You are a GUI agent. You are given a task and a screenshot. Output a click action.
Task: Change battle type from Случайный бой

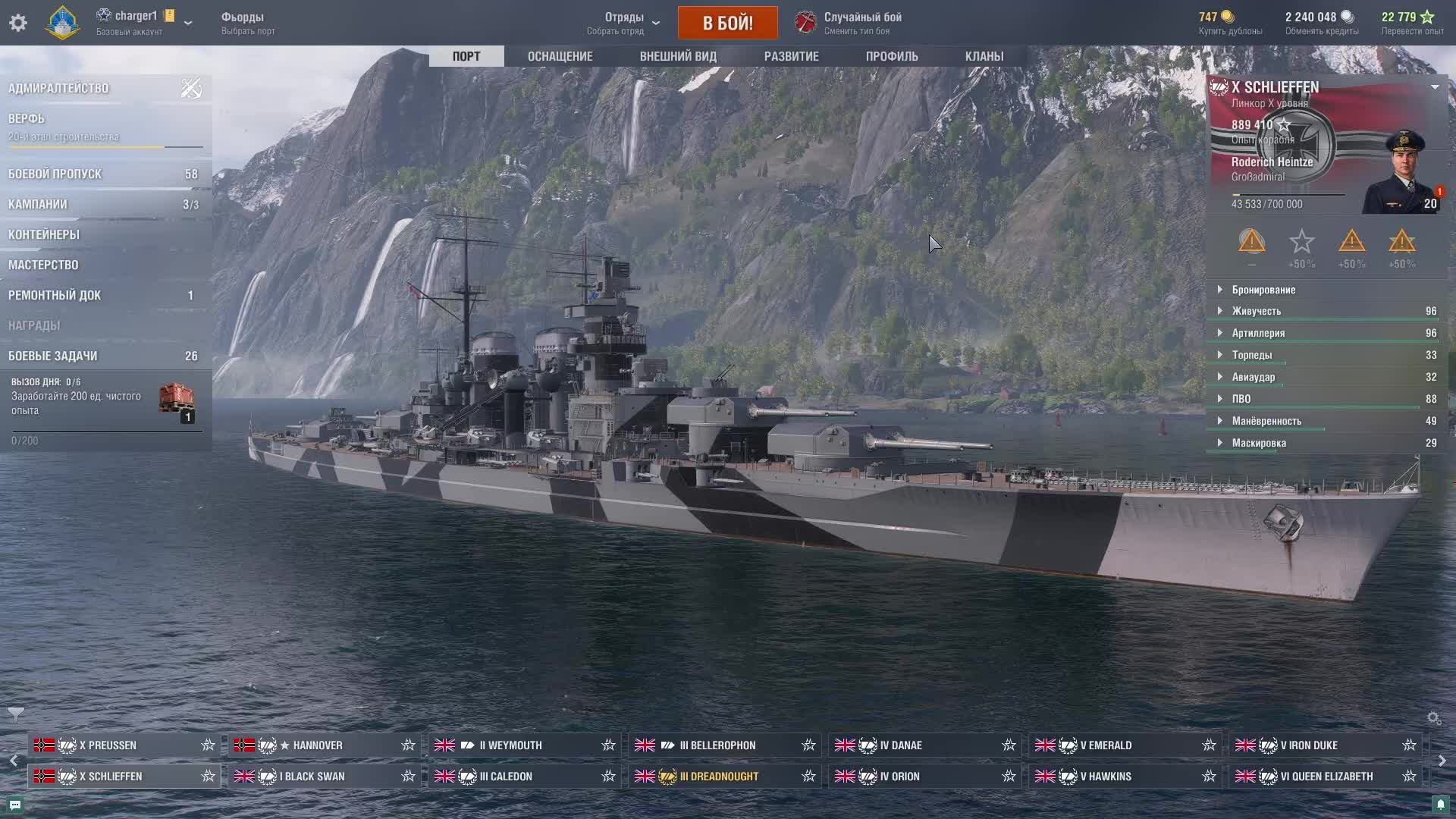point(849,23)
